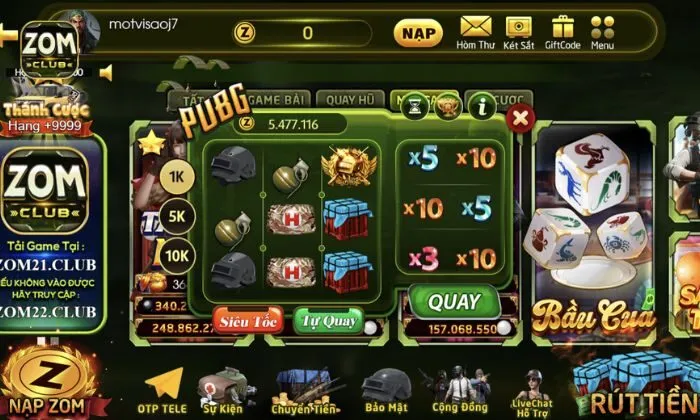Select the 1K bet amount
Viewport: 700px width, 420px height.
[x=176, y=175]
